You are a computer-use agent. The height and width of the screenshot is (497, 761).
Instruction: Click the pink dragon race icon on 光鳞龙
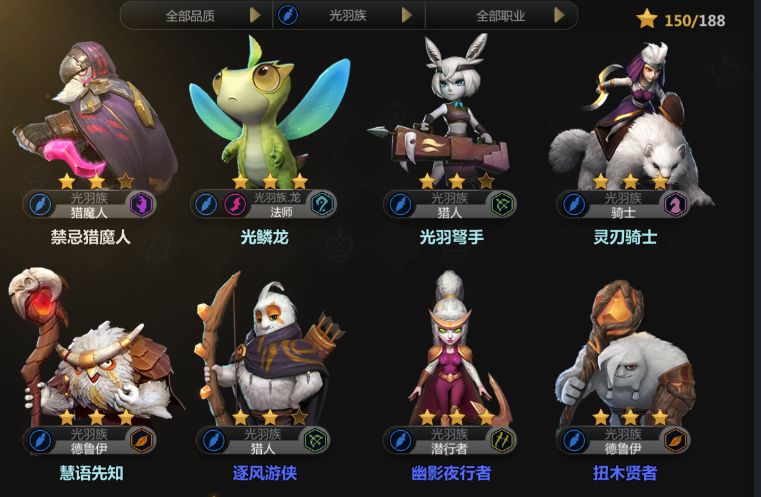(236, 205)
